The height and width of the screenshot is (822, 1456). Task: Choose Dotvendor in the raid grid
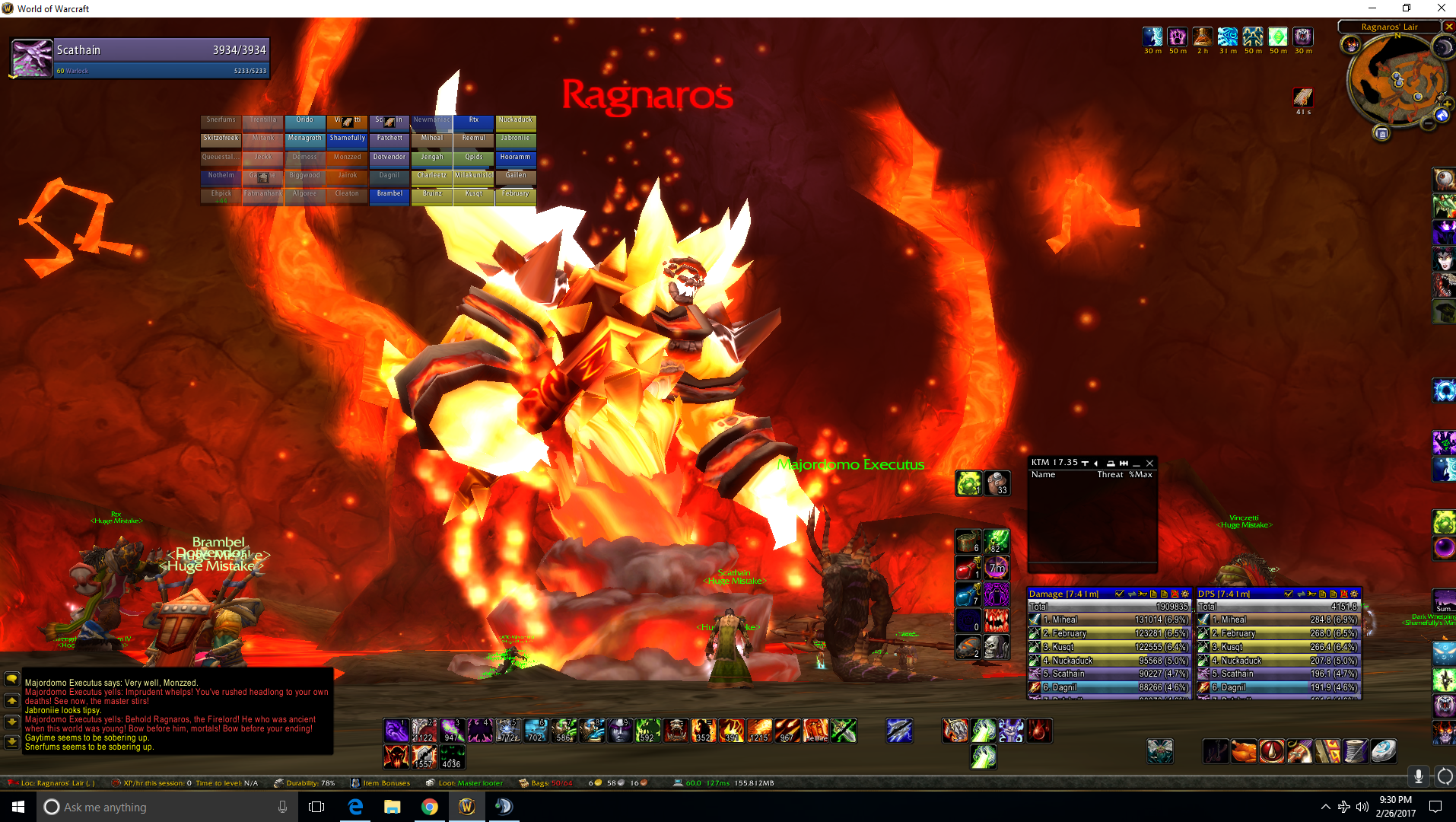point(389,158)
